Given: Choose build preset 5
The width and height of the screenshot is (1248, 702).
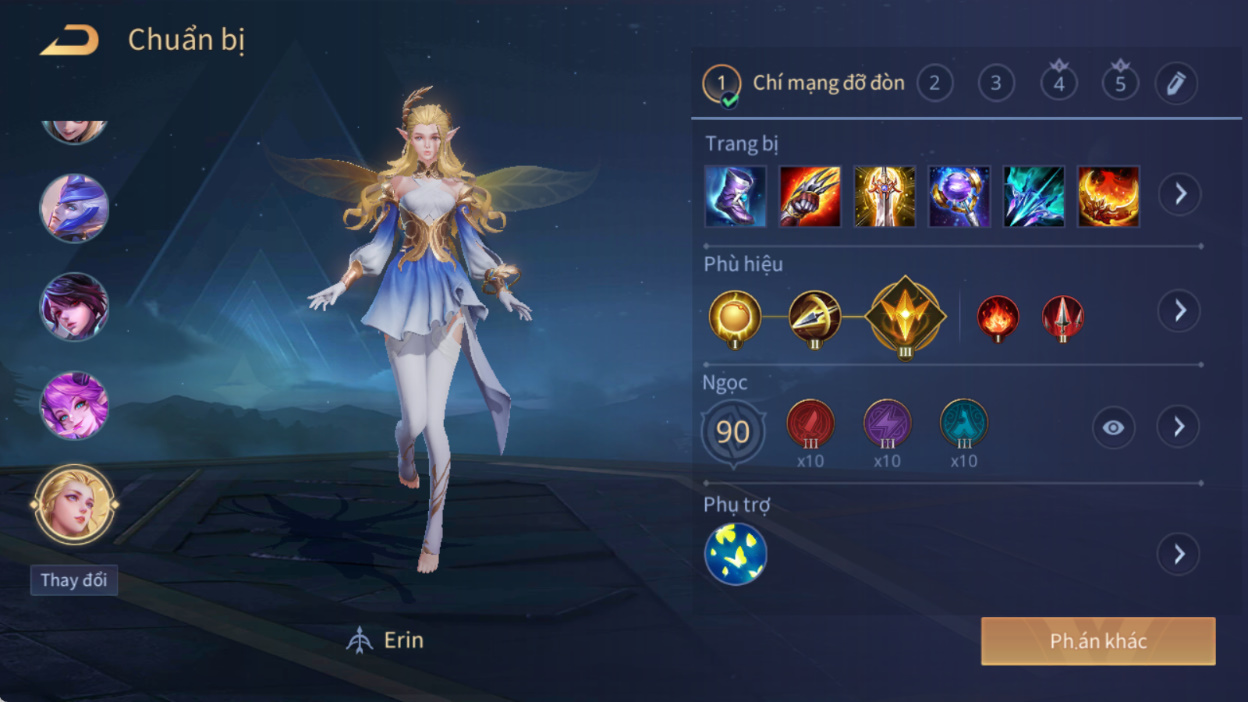Looking at the screenshot, I should [1120, 83].
